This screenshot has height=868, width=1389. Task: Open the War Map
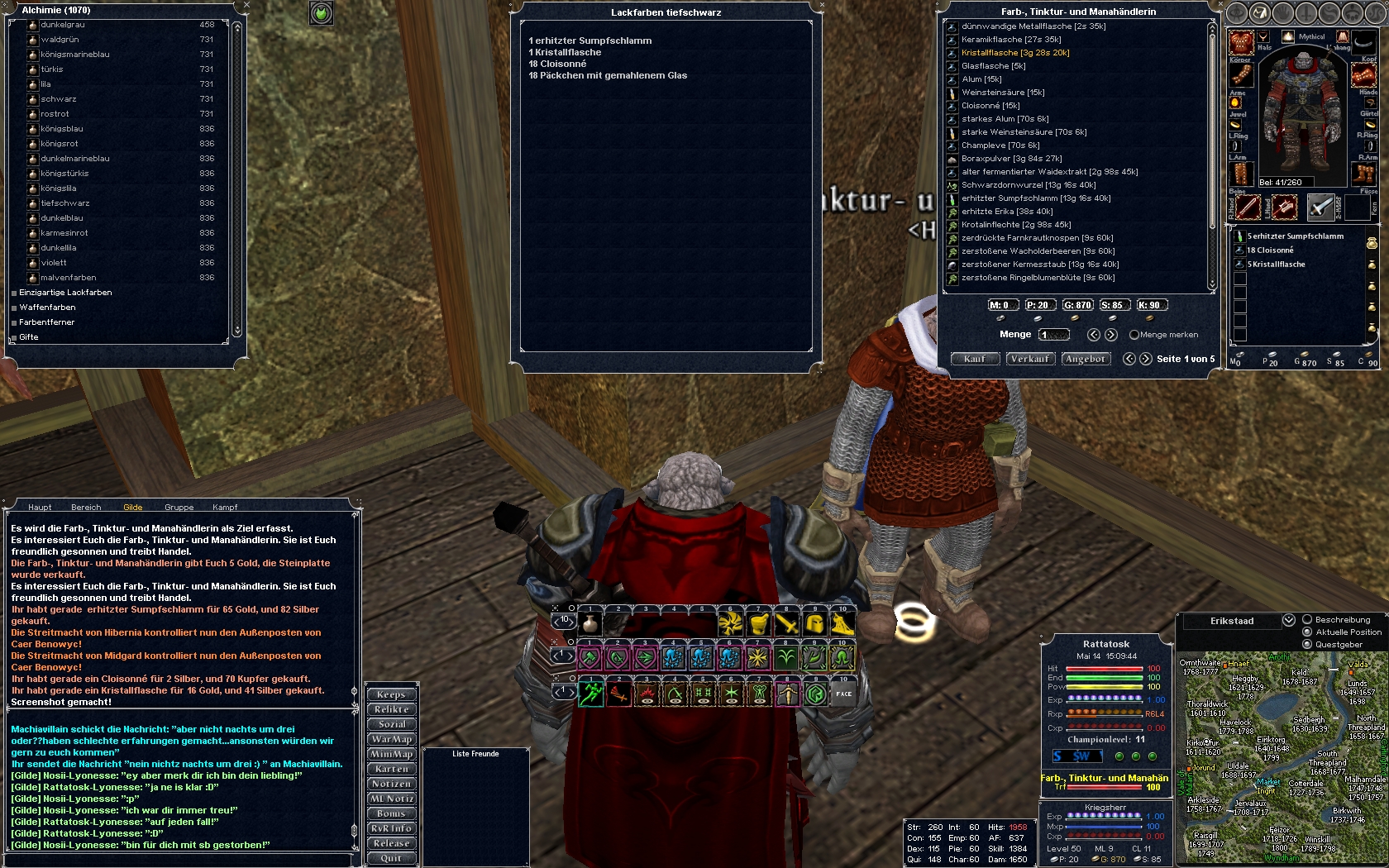[391, 739]
